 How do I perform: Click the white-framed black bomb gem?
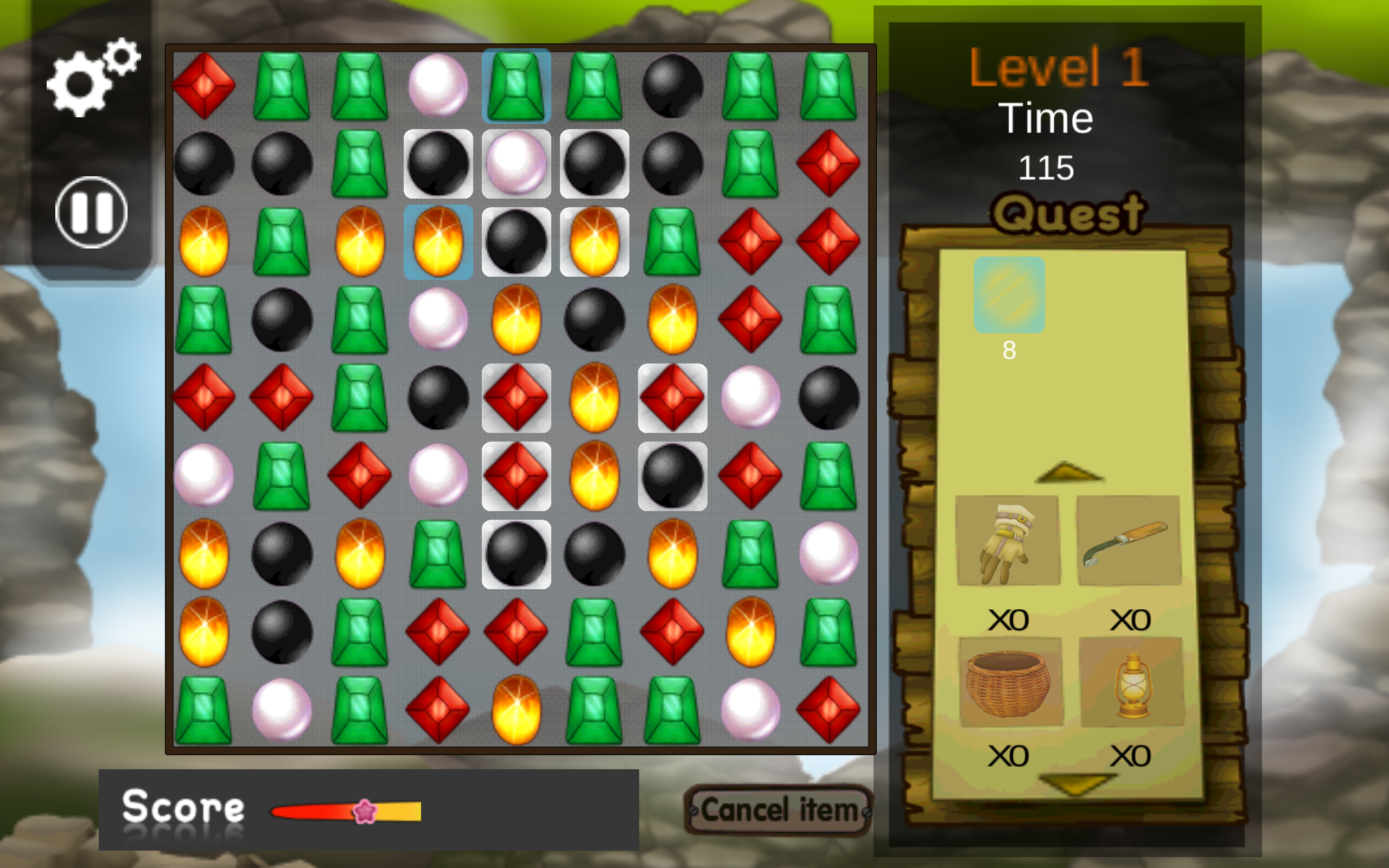click(x=517, y=556)
